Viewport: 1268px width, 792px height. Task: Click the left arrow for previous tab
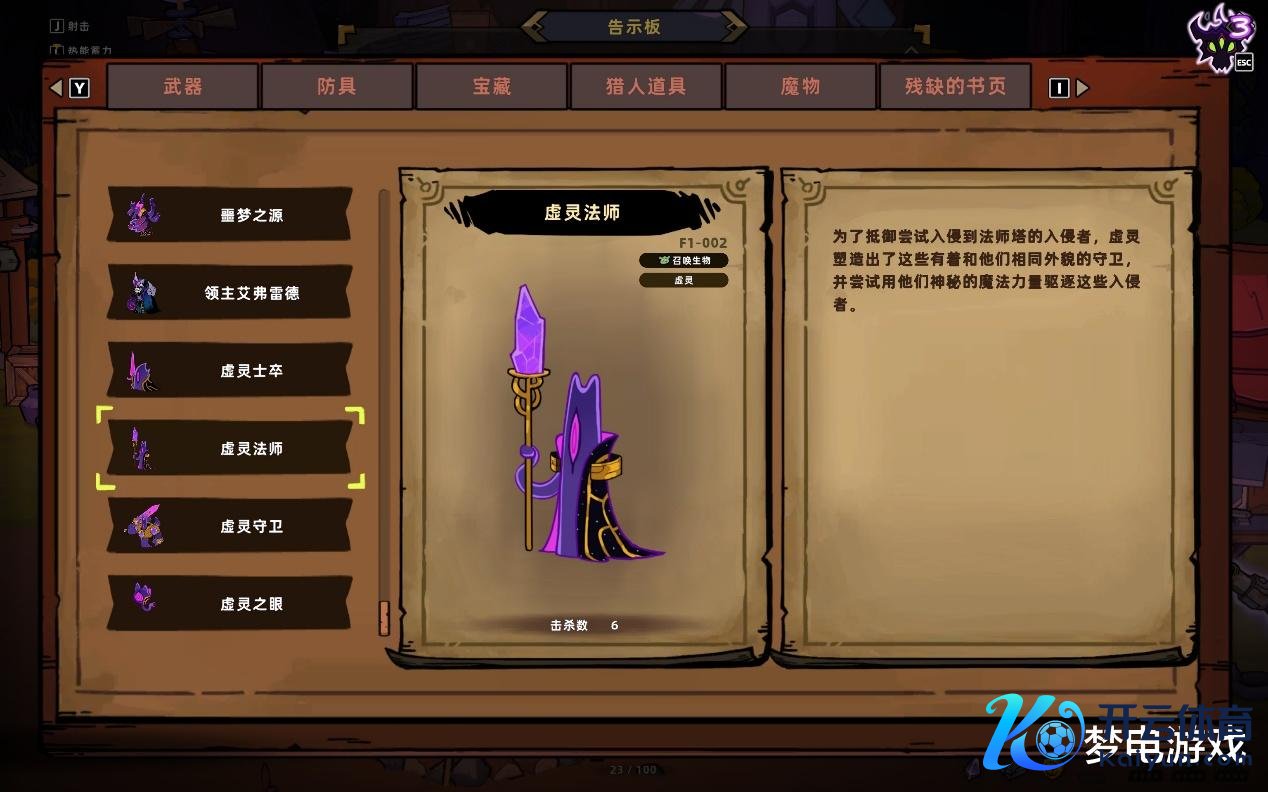point(56,88)
